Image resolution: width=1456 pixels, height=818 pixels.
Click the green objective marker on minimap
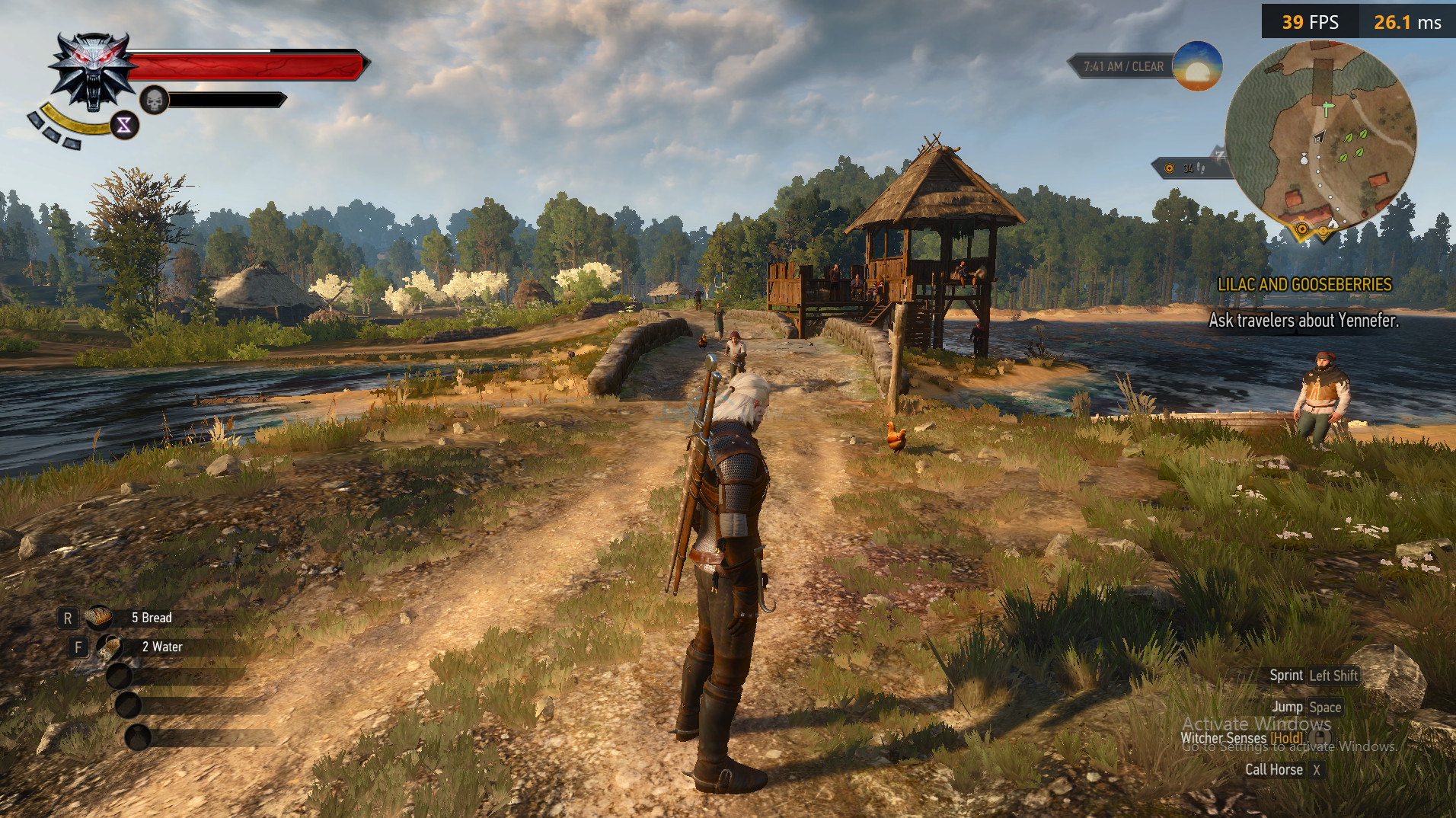1327,109
